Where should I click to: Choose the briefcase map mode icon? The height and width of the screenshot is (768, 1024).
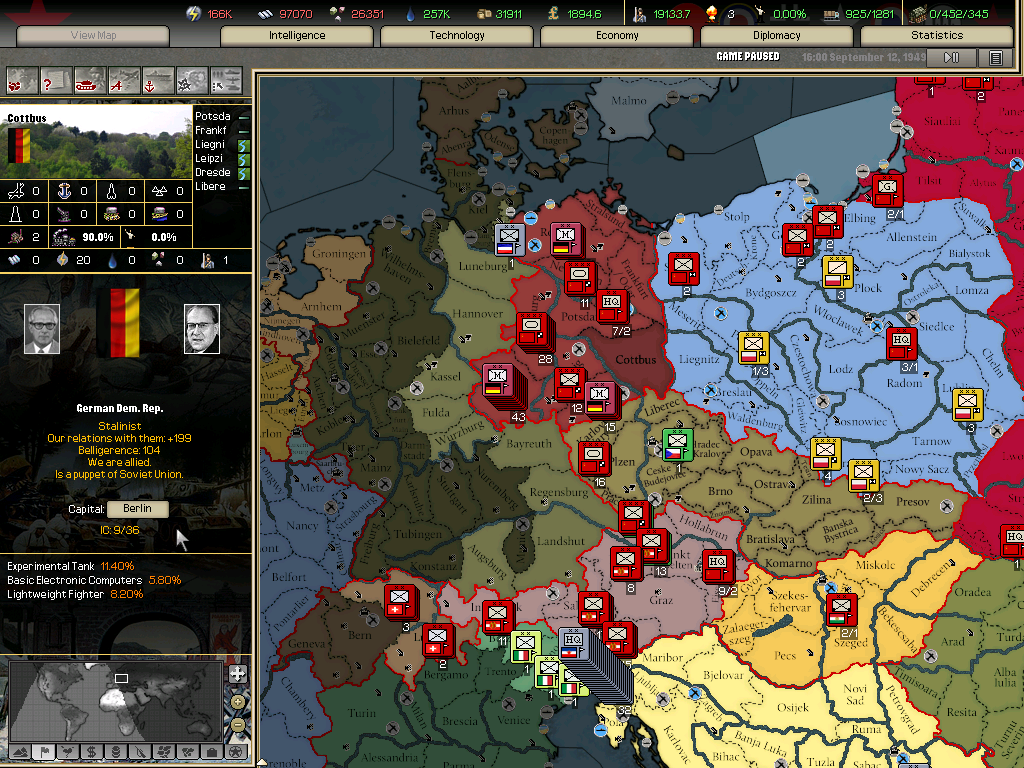coord(211,751)
